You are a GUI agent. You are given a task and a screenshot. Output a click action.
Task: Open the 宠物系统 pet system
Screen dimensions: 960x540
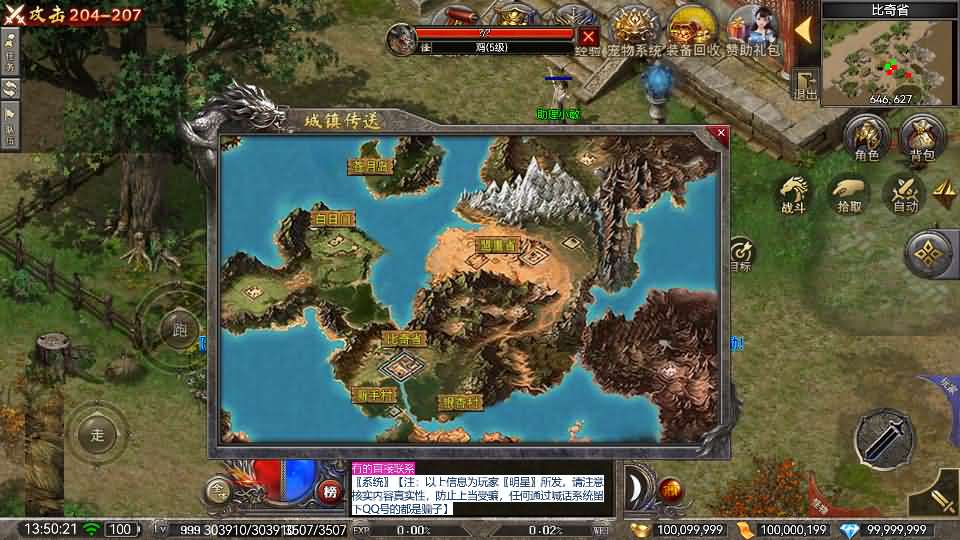pos(634,28)
